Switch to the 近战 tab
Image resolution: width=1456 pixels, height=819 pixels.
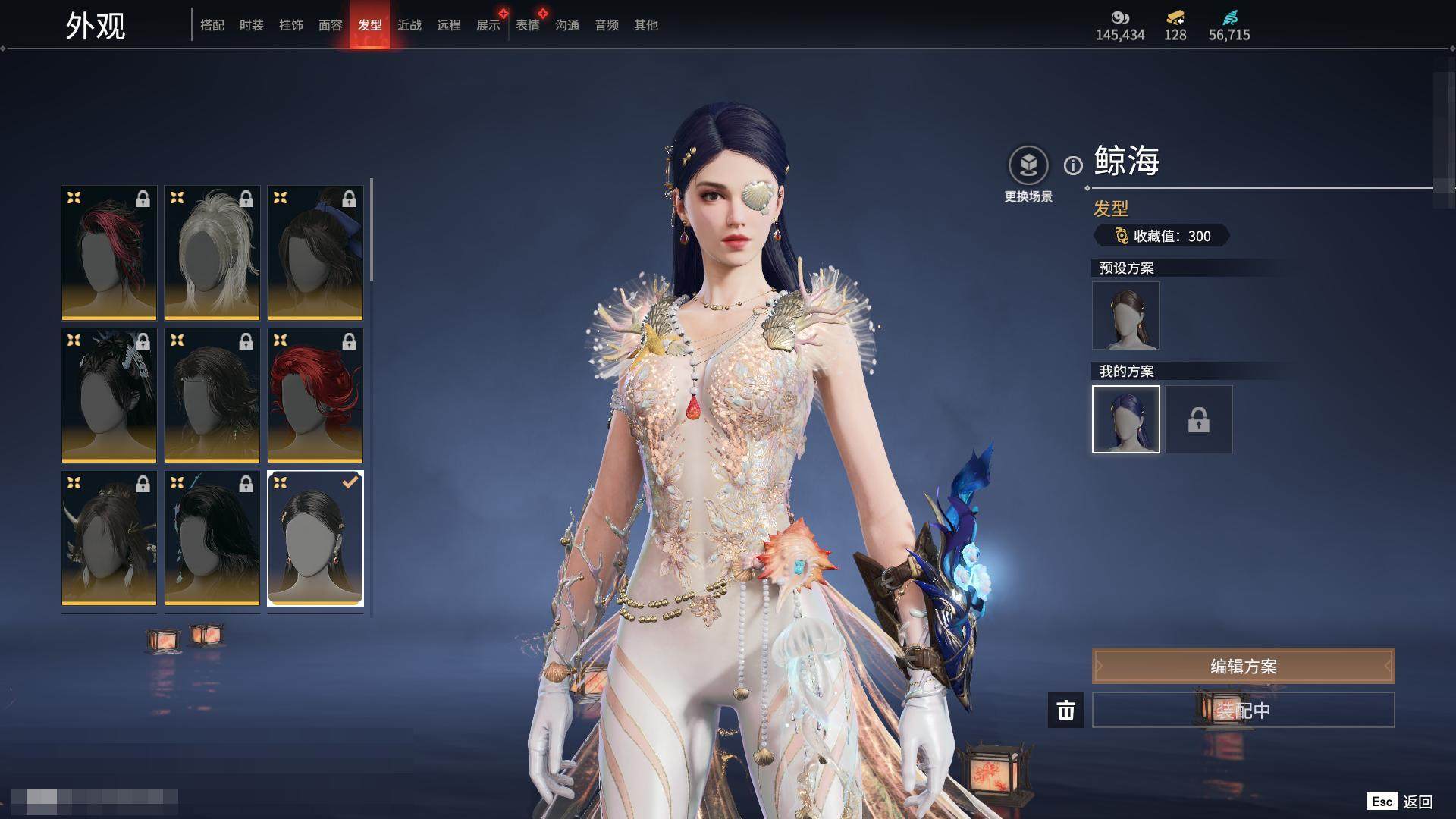pos(409,25)
